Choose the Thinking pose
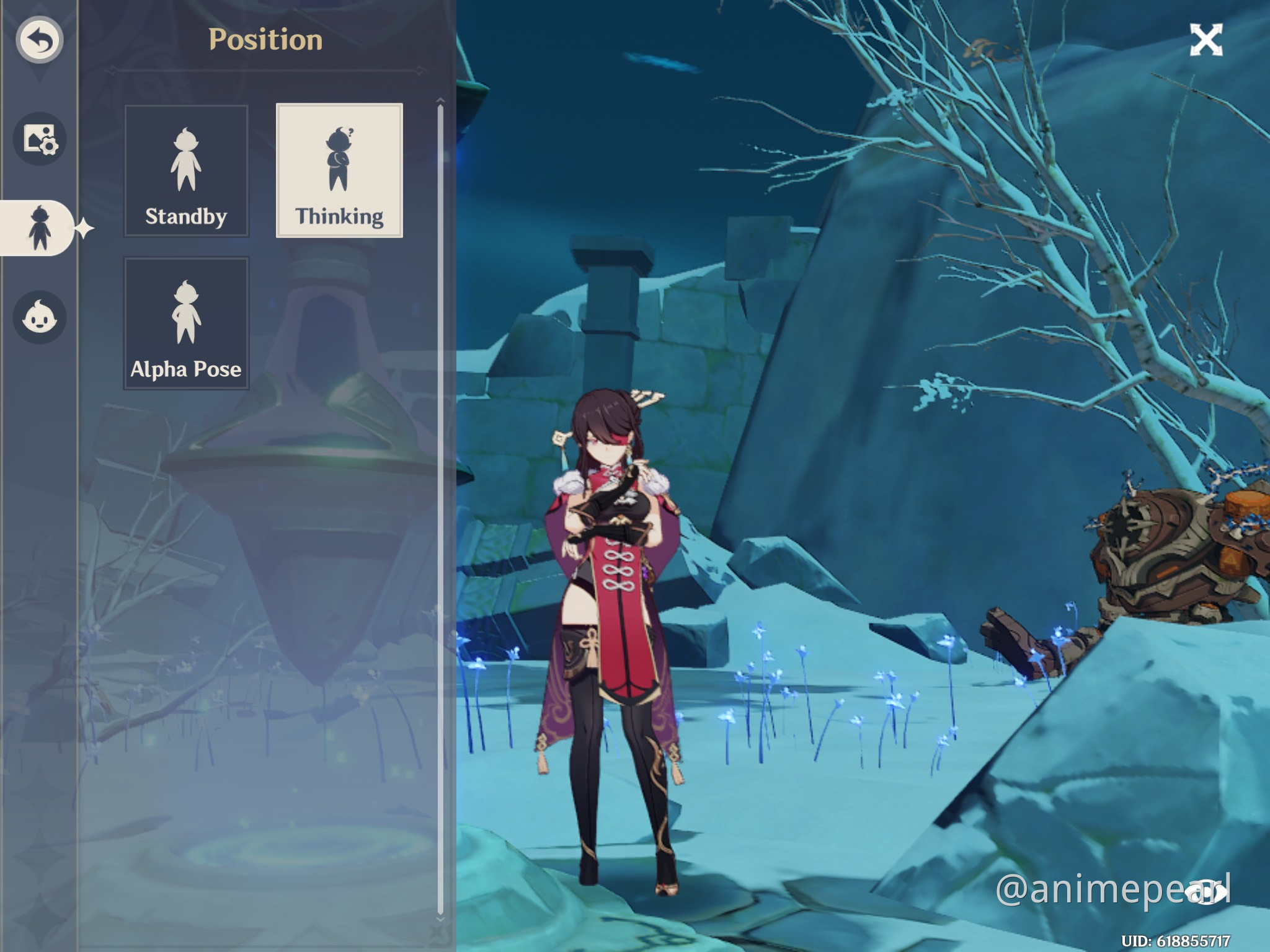 (x=339, y=171)
